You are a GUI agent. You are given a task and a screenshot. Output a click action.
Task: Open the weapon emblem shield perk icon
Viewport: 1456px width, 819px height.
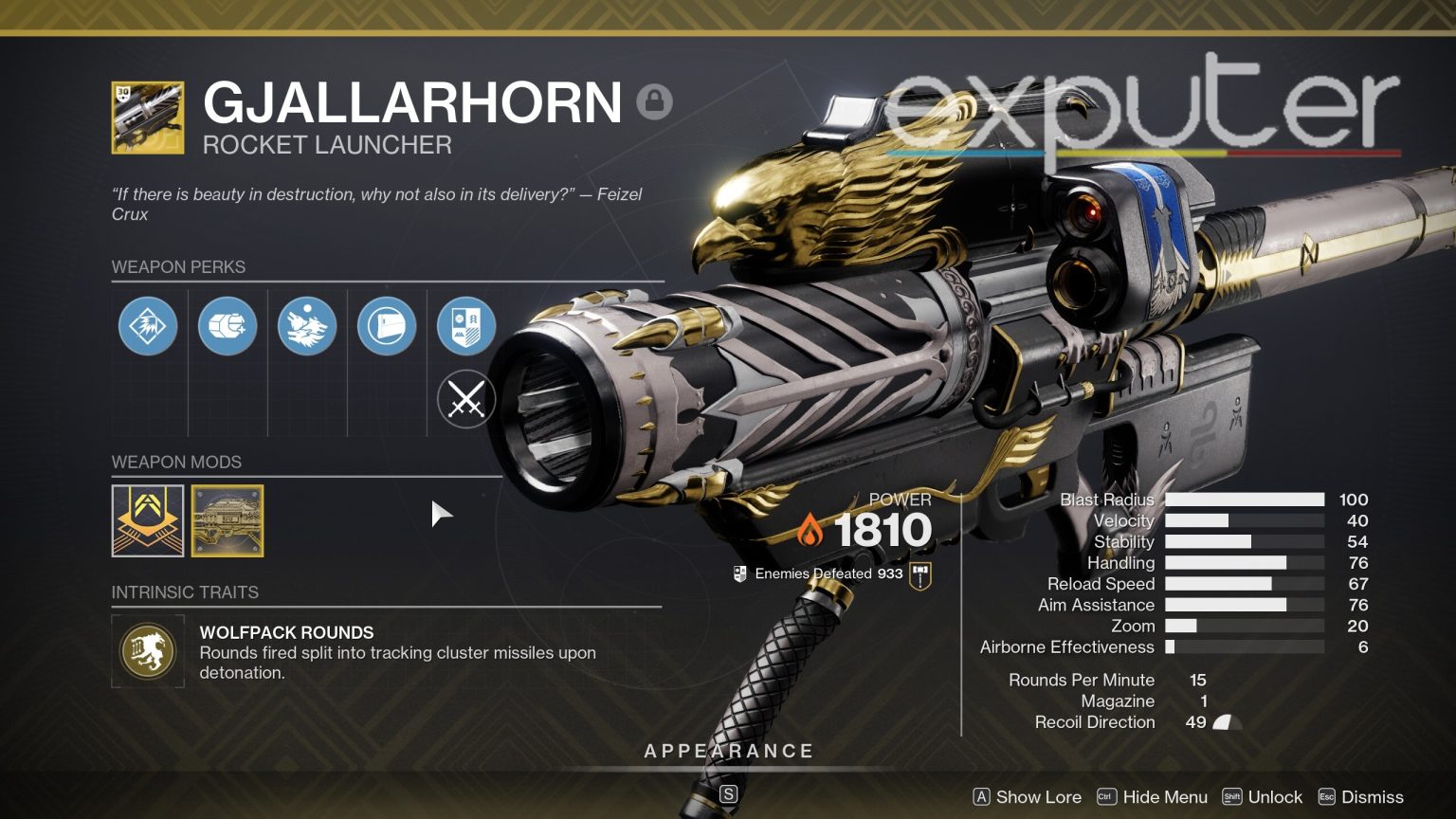(465, 325)
